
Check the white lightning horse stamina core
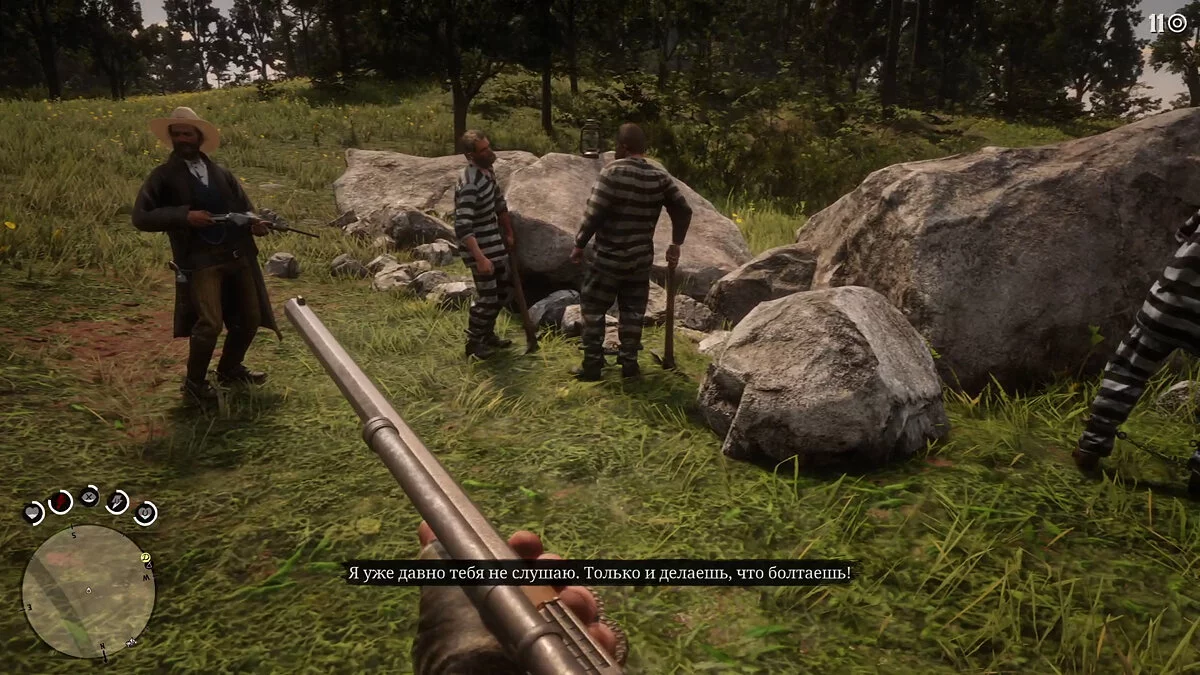pyautogui.click(x=118, y=501)
